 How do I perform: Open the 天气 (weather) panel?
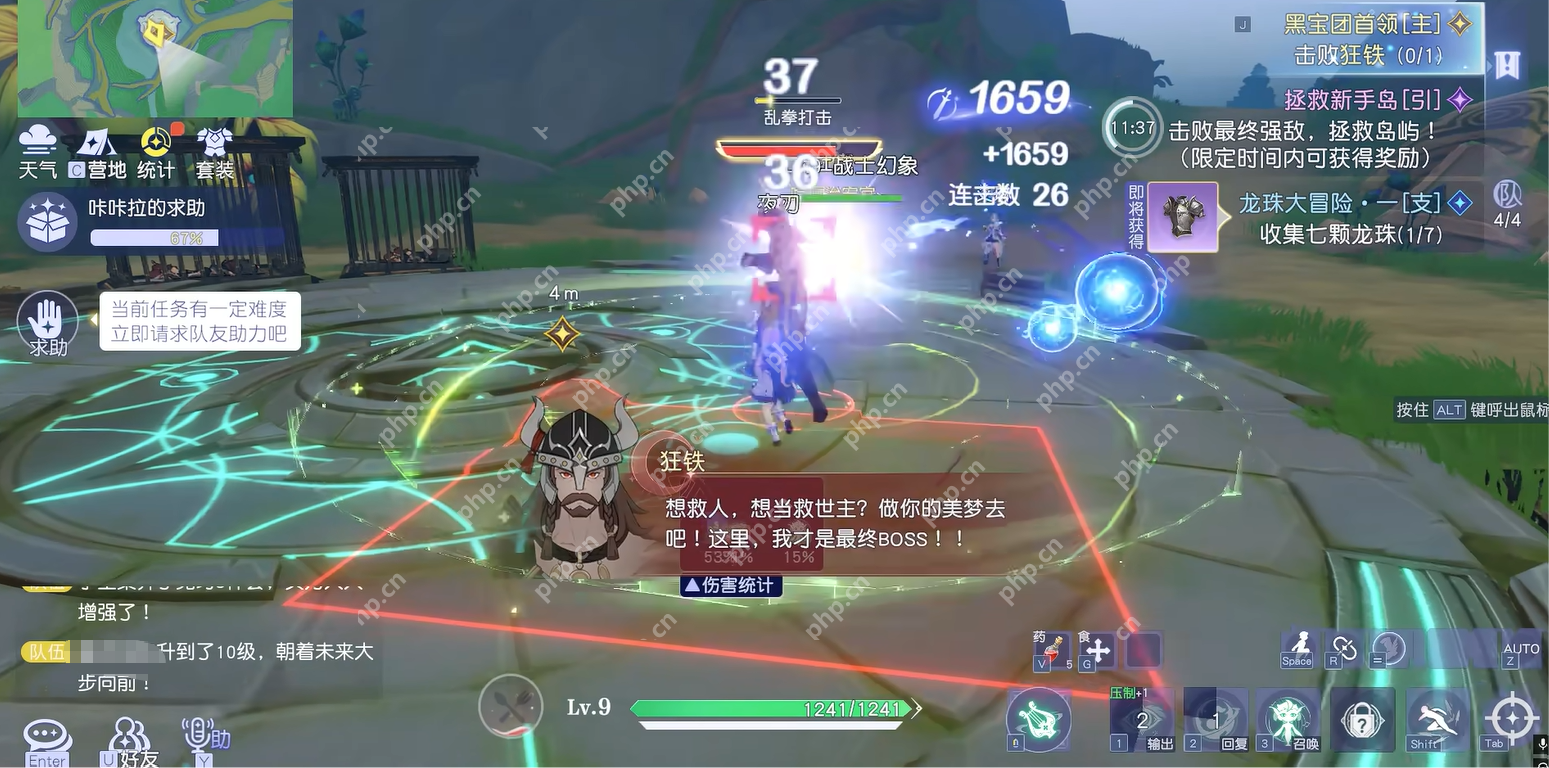click(38, 150)
